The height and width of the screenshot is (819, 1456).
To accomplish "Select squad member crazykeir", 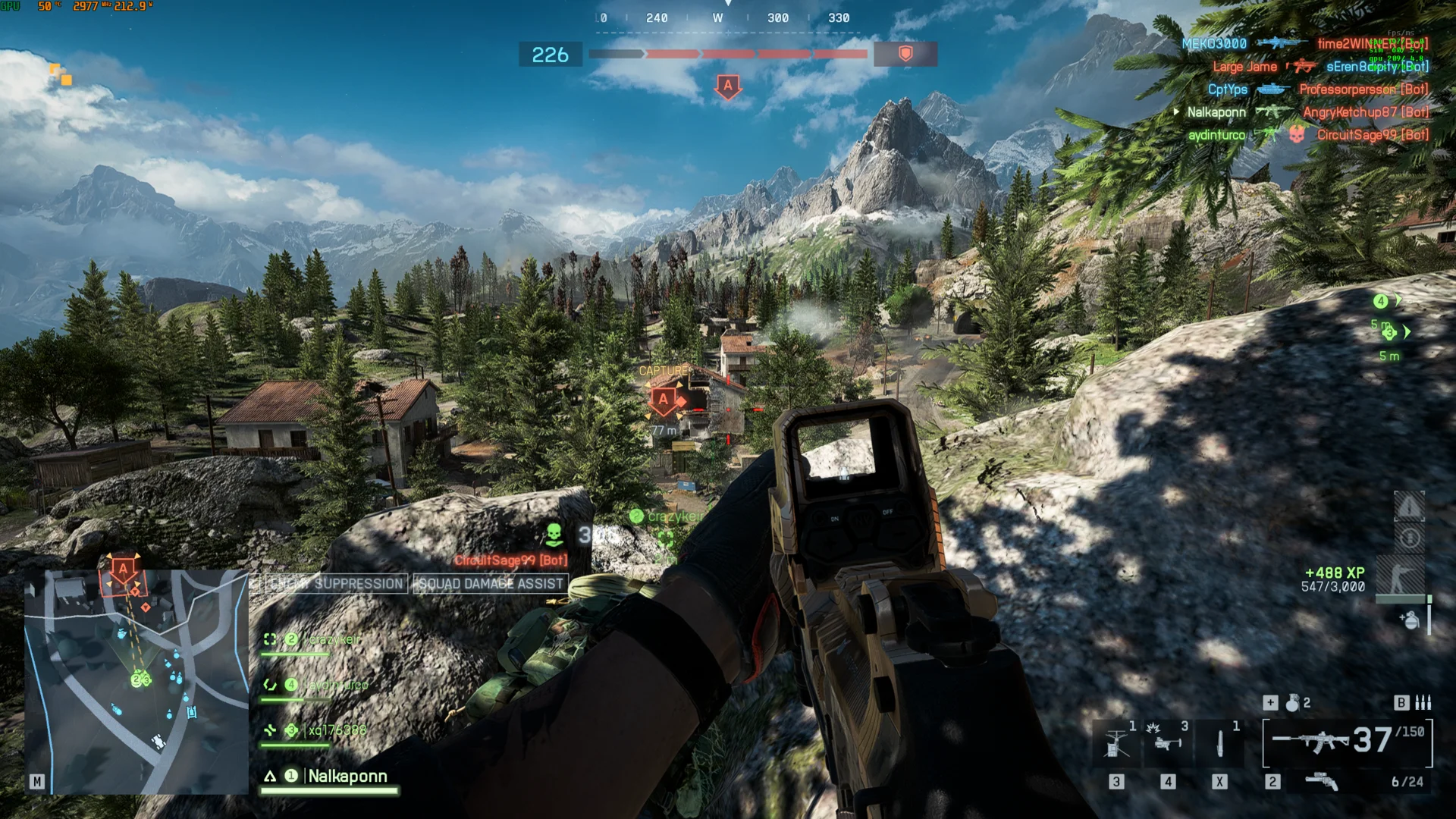I will (334, 639).
